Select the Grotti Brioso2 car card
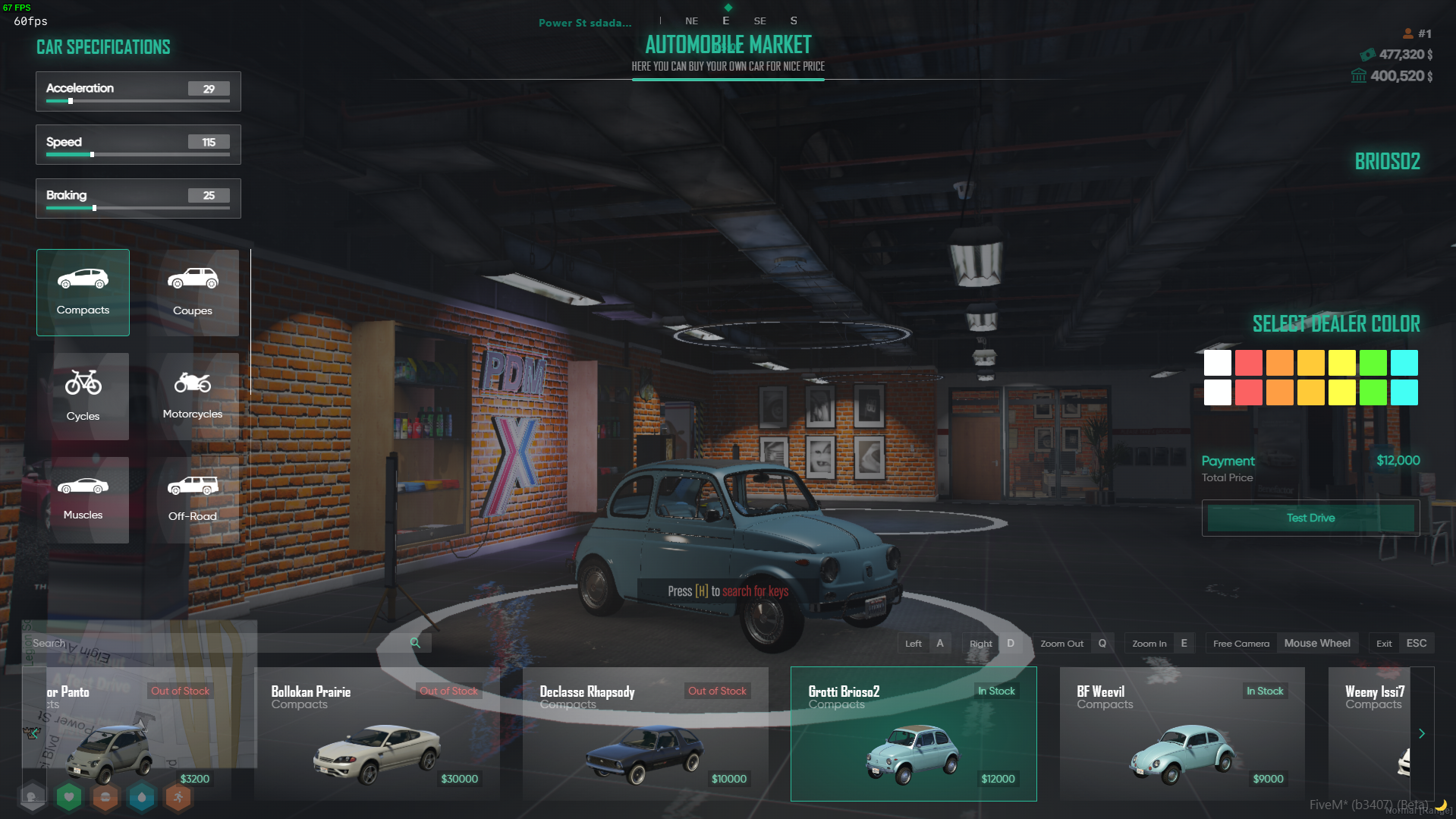Screen dimensions: 1456x819 coord(914,734)
